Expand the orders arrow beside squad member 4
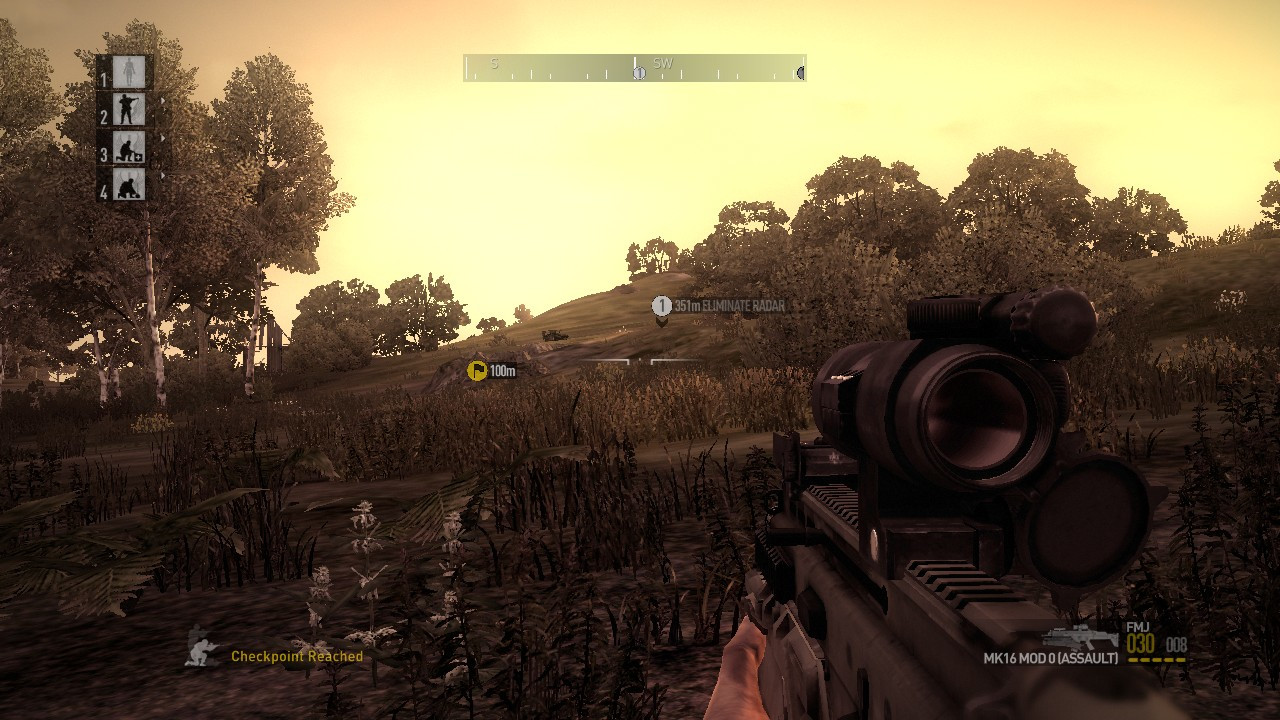The width and height of the screenshot is (1280, 720). tap(163, 176)
